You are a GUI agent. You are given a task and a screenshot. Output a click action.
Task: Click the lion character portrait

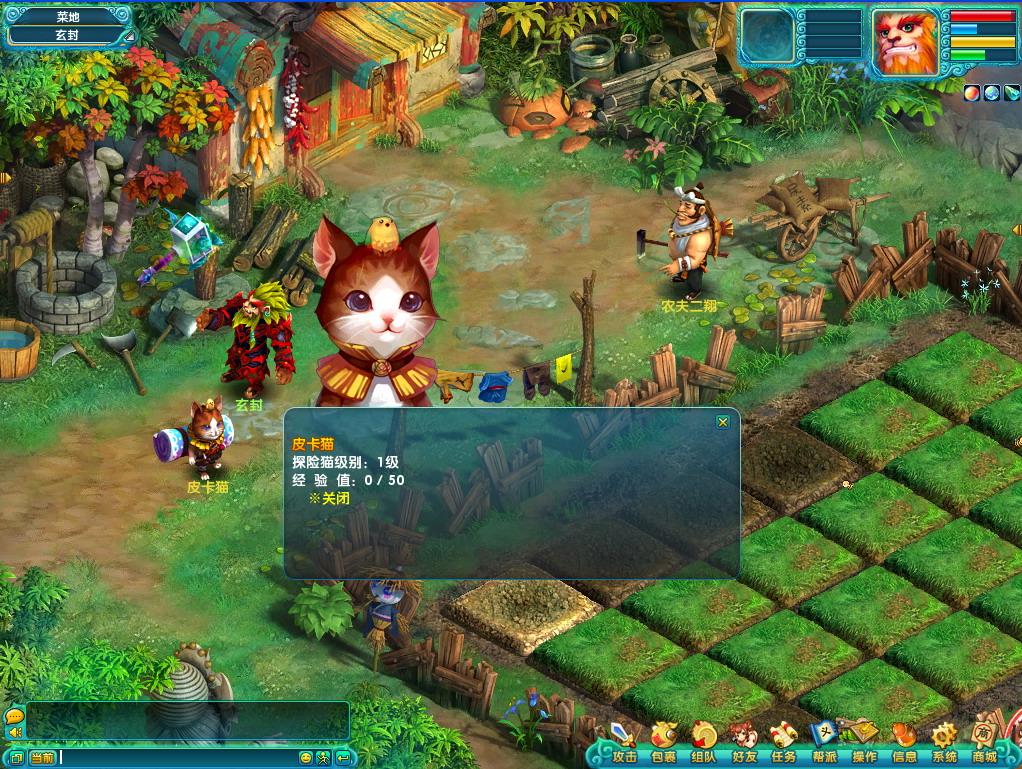905,42
